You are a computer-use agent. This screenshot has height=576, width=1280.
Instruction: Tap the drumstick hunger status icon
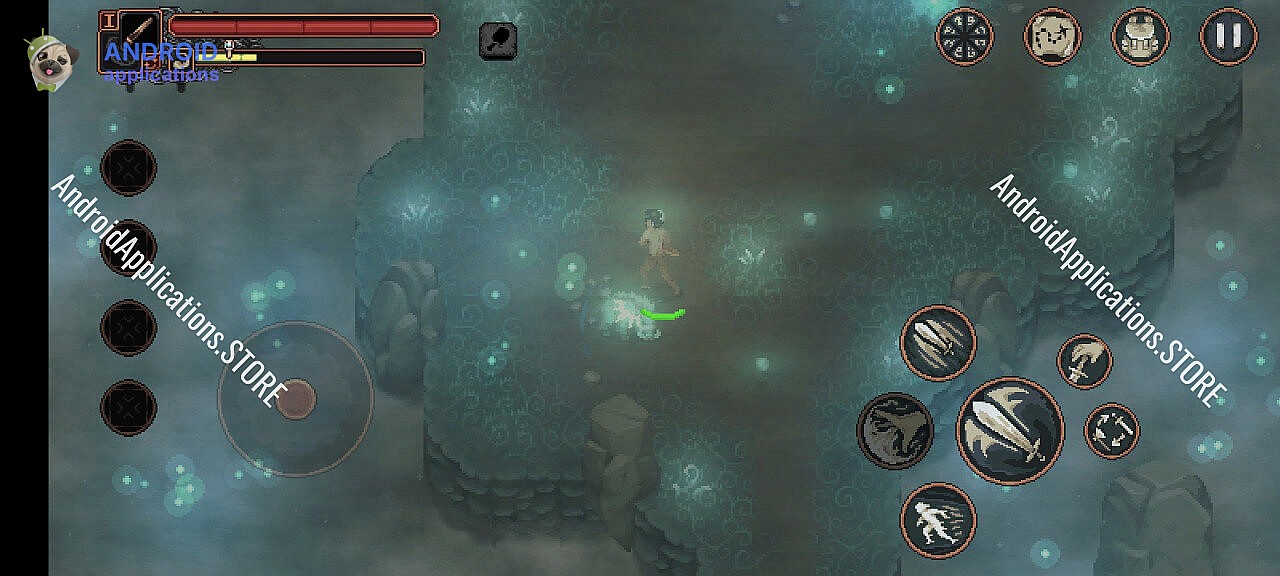coord(498,40)
